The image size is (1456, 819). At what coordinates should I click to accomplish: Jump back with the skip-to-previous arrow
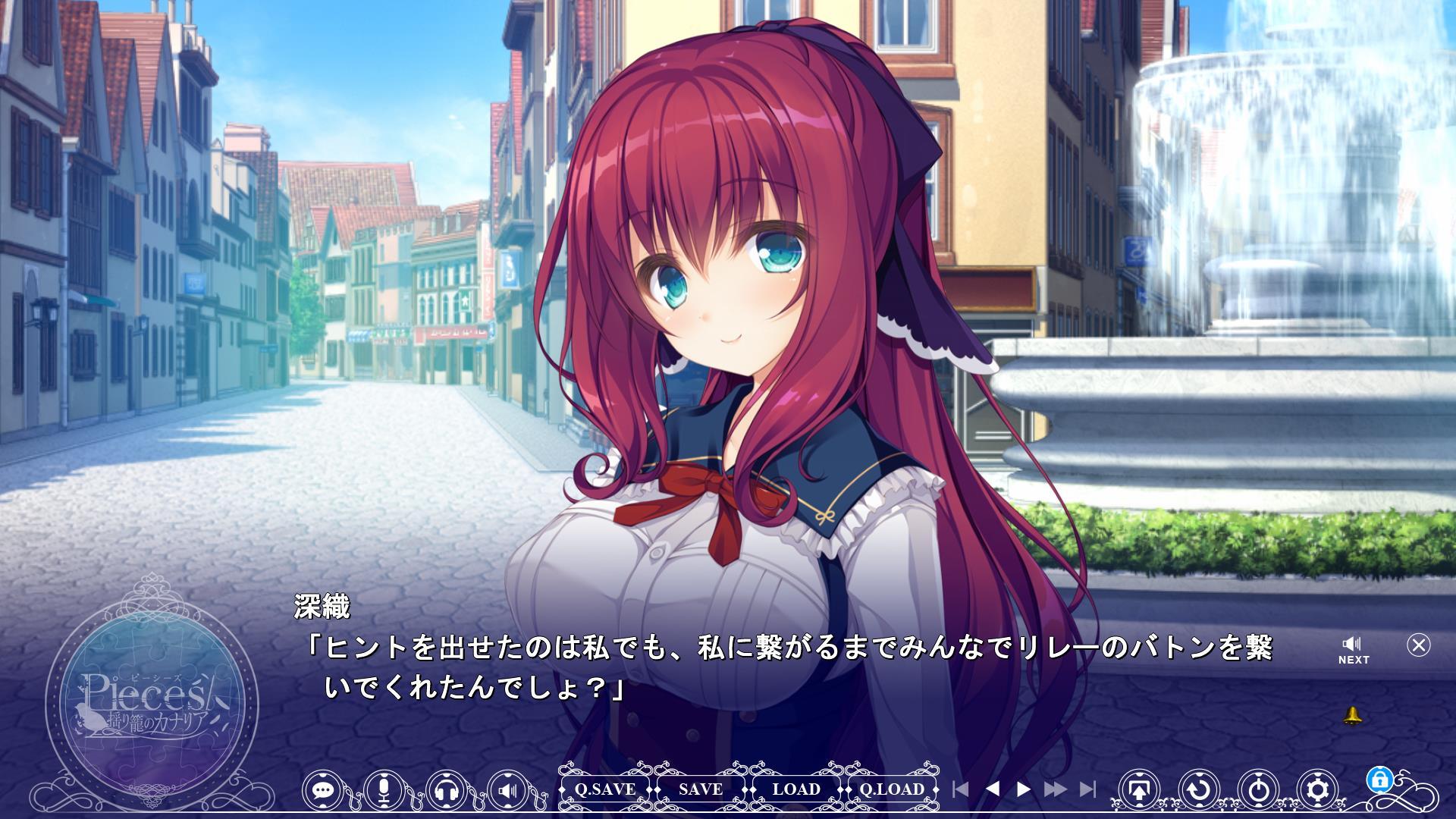point(961,789)
